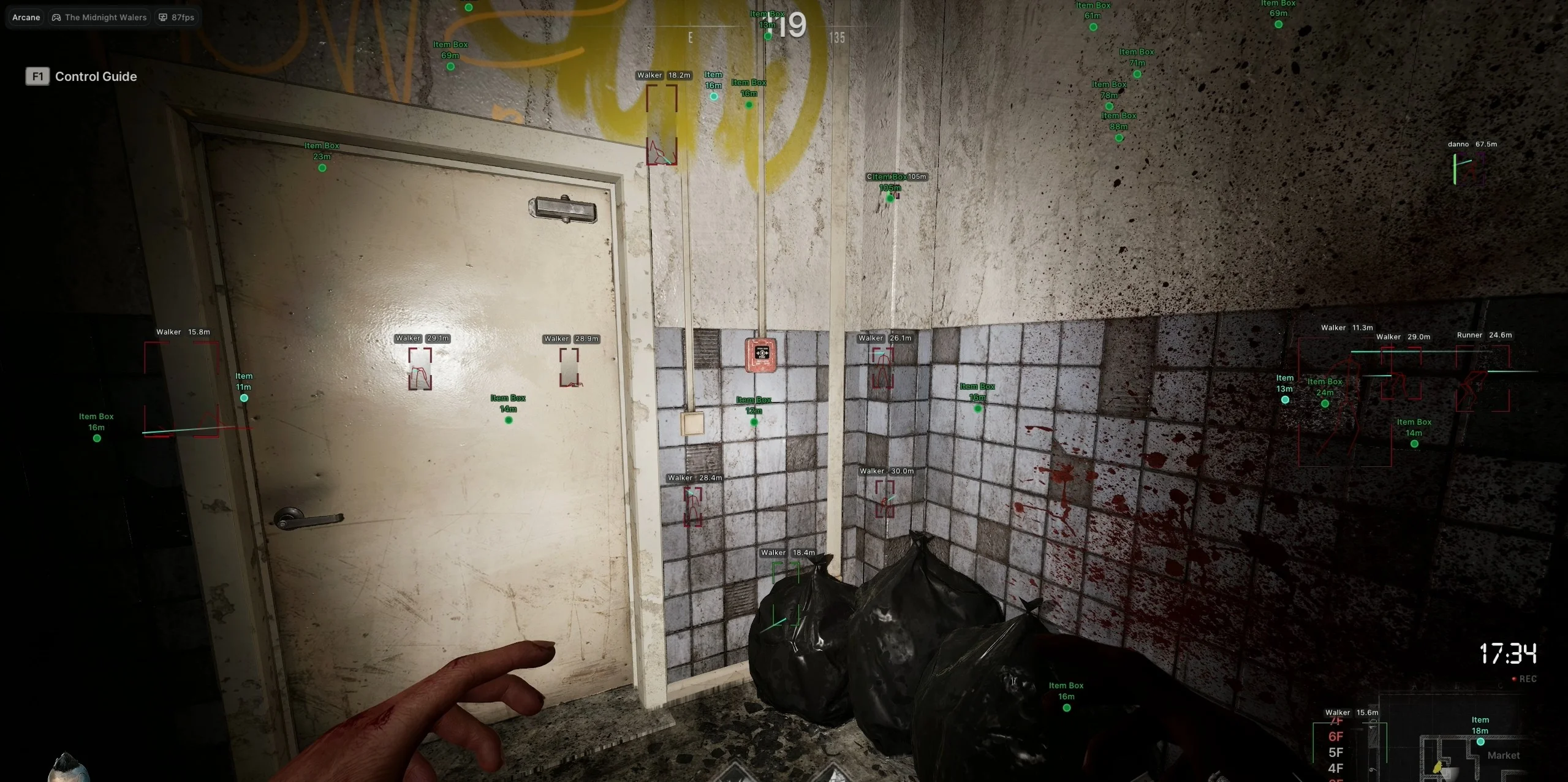
Task: Expand the 5F floor level entry
Action: pyautogui.click(x=1336, y=753)
